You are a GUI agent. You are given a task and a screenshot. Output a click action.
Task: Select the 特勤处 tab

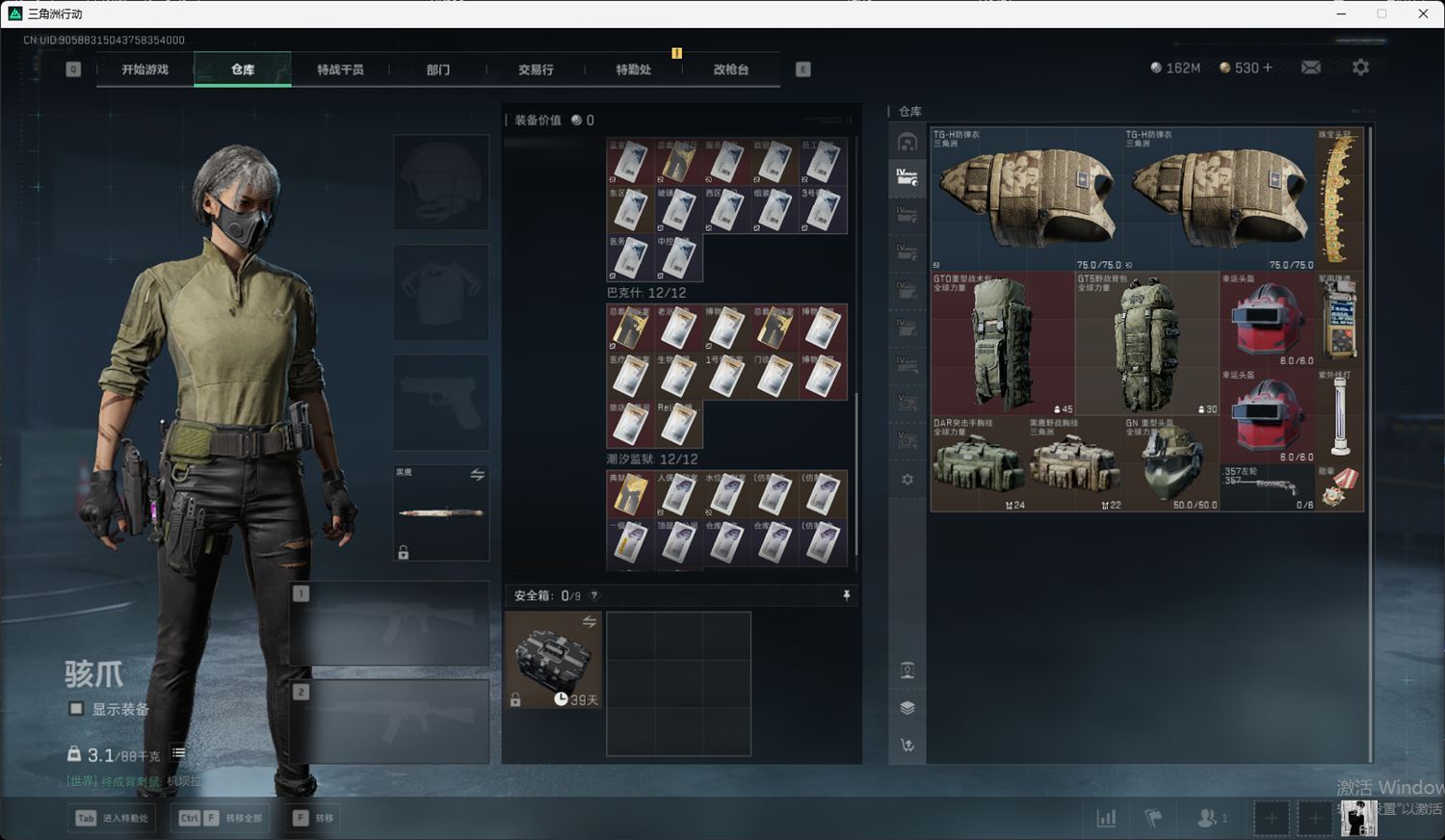coord(633,69)
